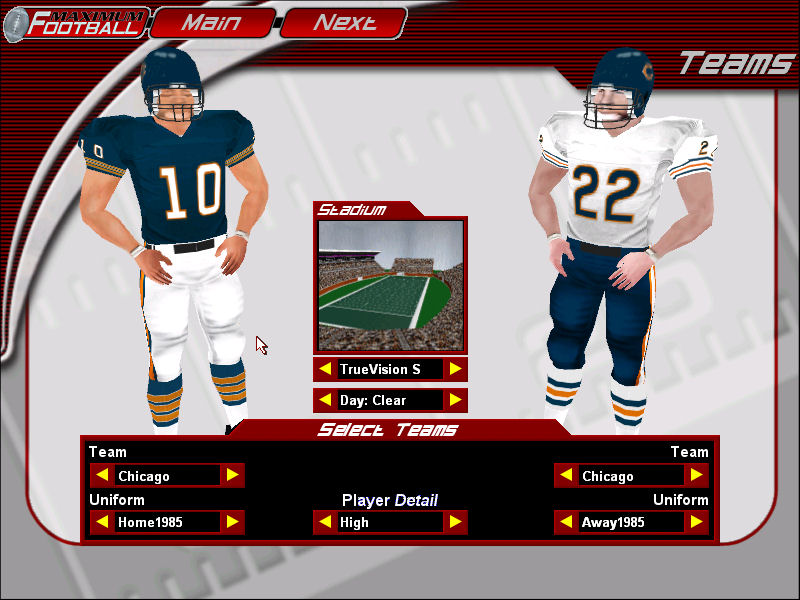Image resolution: width=800 pixels, height=600 pixels.
Task: Choose next weather after Day: Clear
Action: pyautogui.click(x=455, y=400)
